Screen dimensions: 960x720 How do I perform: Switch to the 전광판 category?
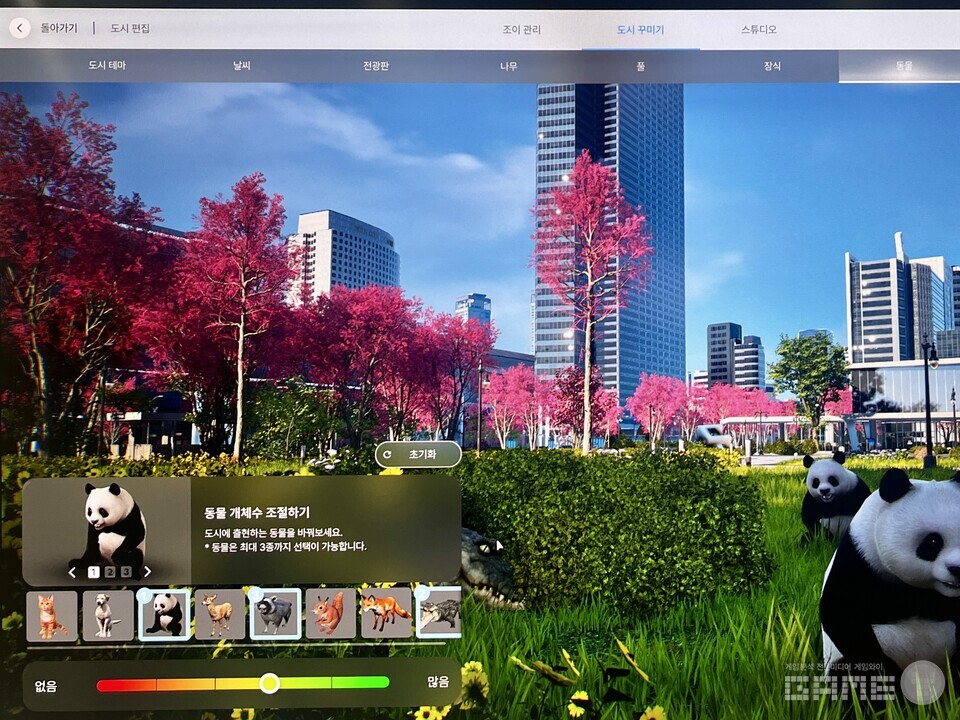click(377, 66)
